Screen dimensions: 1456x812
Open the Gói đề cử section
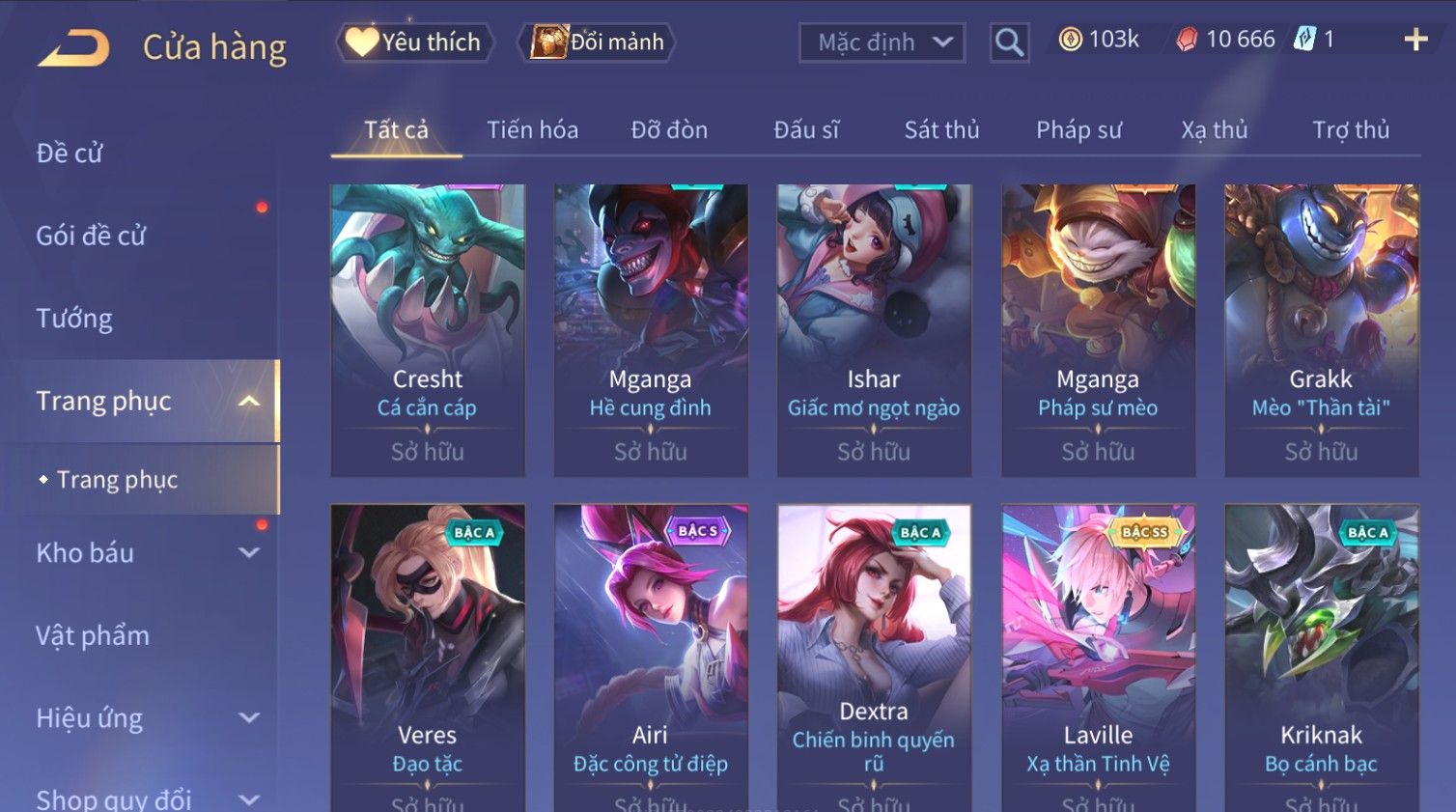[x=91, y=236]
